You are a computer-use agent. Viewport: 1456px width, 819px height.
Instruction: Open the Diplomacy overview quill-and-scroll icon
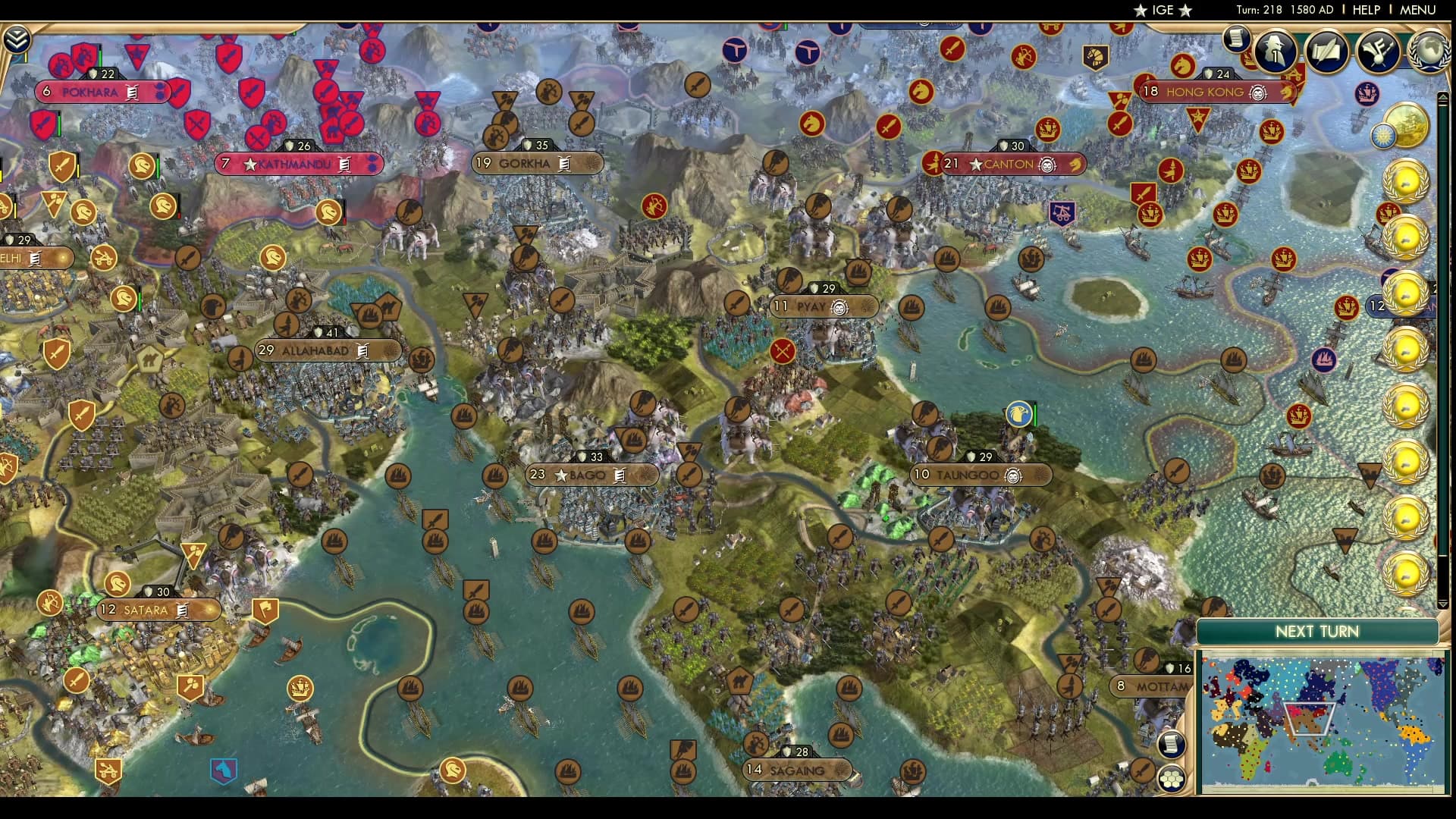[x=1326, y=50]
